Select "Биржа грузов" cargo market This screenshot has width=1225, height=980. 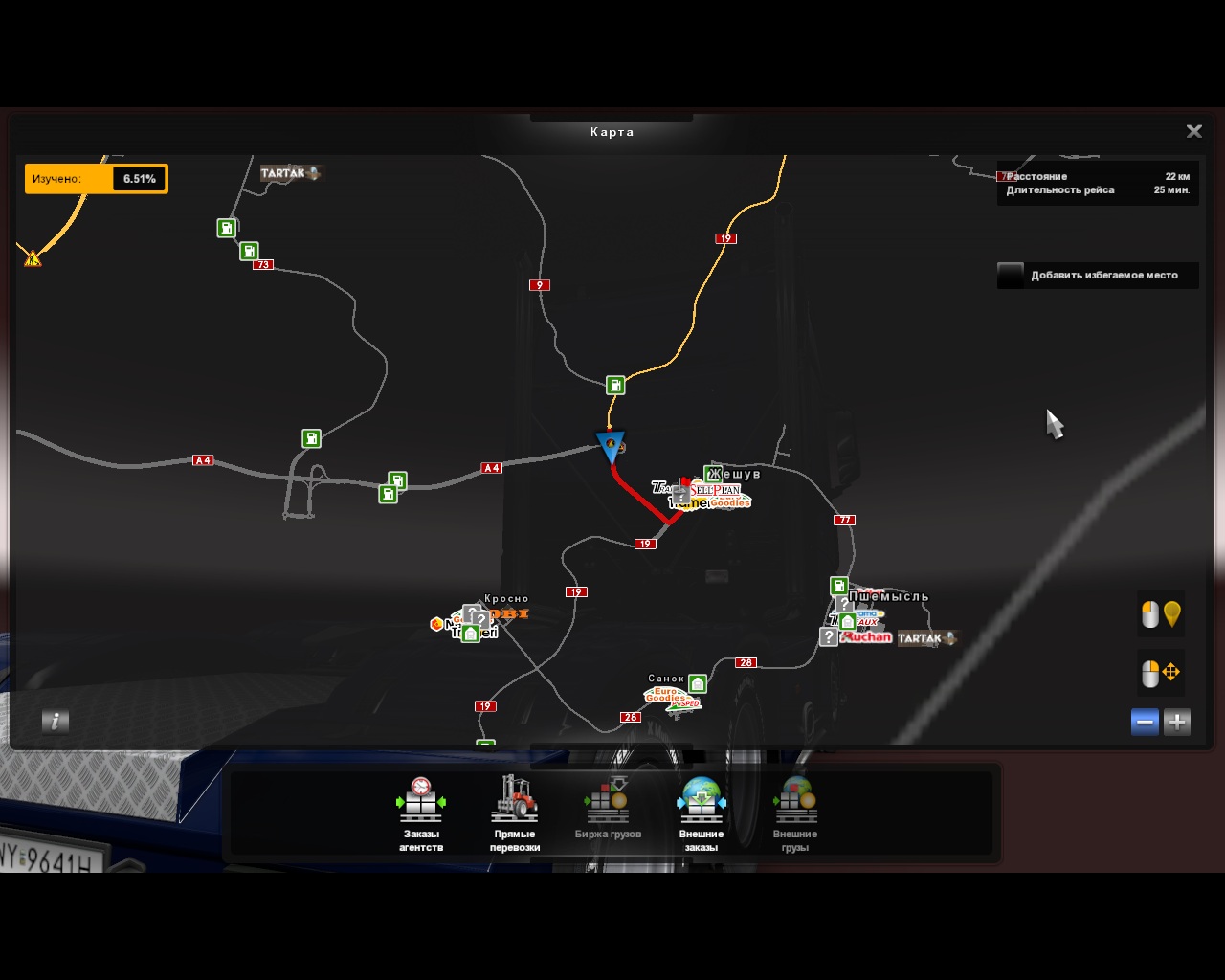tap(608, 813)
